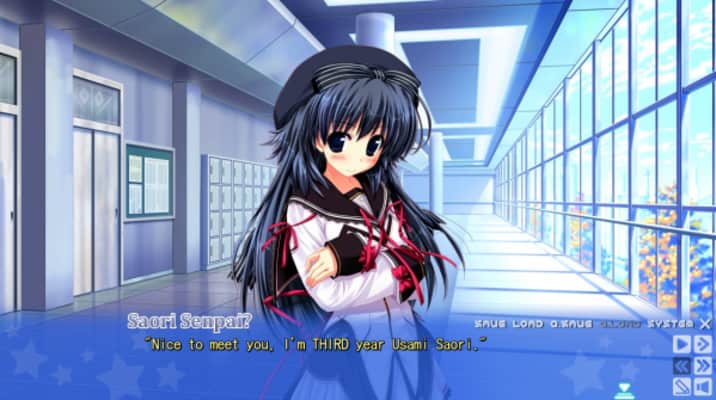
Task: Click the double-chevron rewind icon
Action: 683,366
